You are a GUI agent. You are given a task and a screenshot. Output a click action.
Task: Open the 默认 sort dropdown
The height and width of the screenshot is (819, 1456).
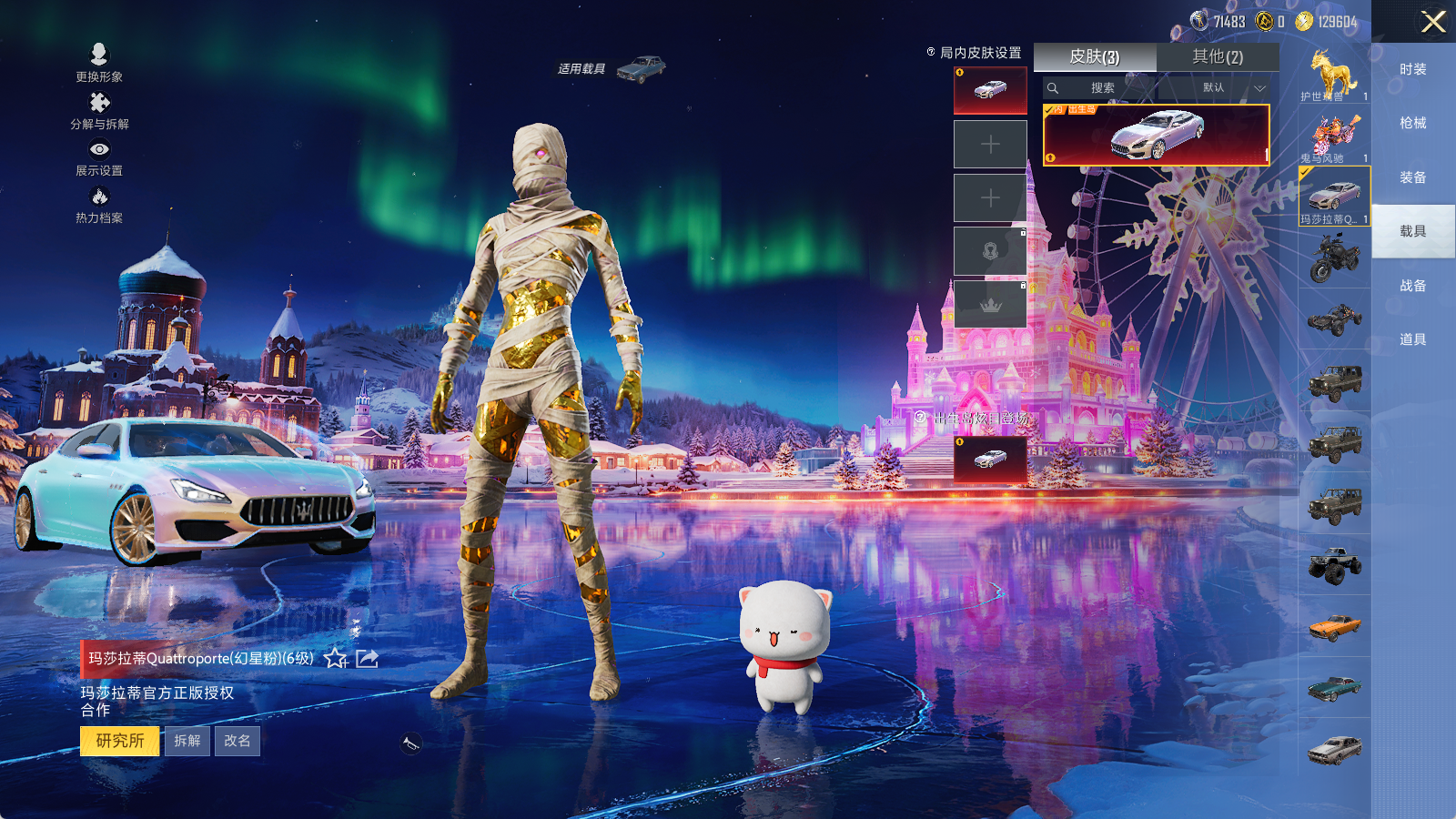tap(1233, 88)
